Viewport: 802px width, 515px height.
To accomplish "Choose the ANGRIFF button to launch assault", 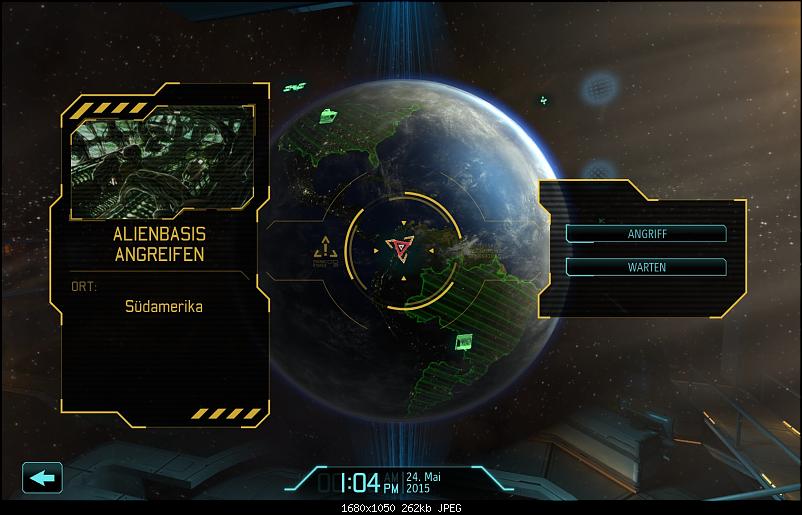I will [x=646, y=234].
